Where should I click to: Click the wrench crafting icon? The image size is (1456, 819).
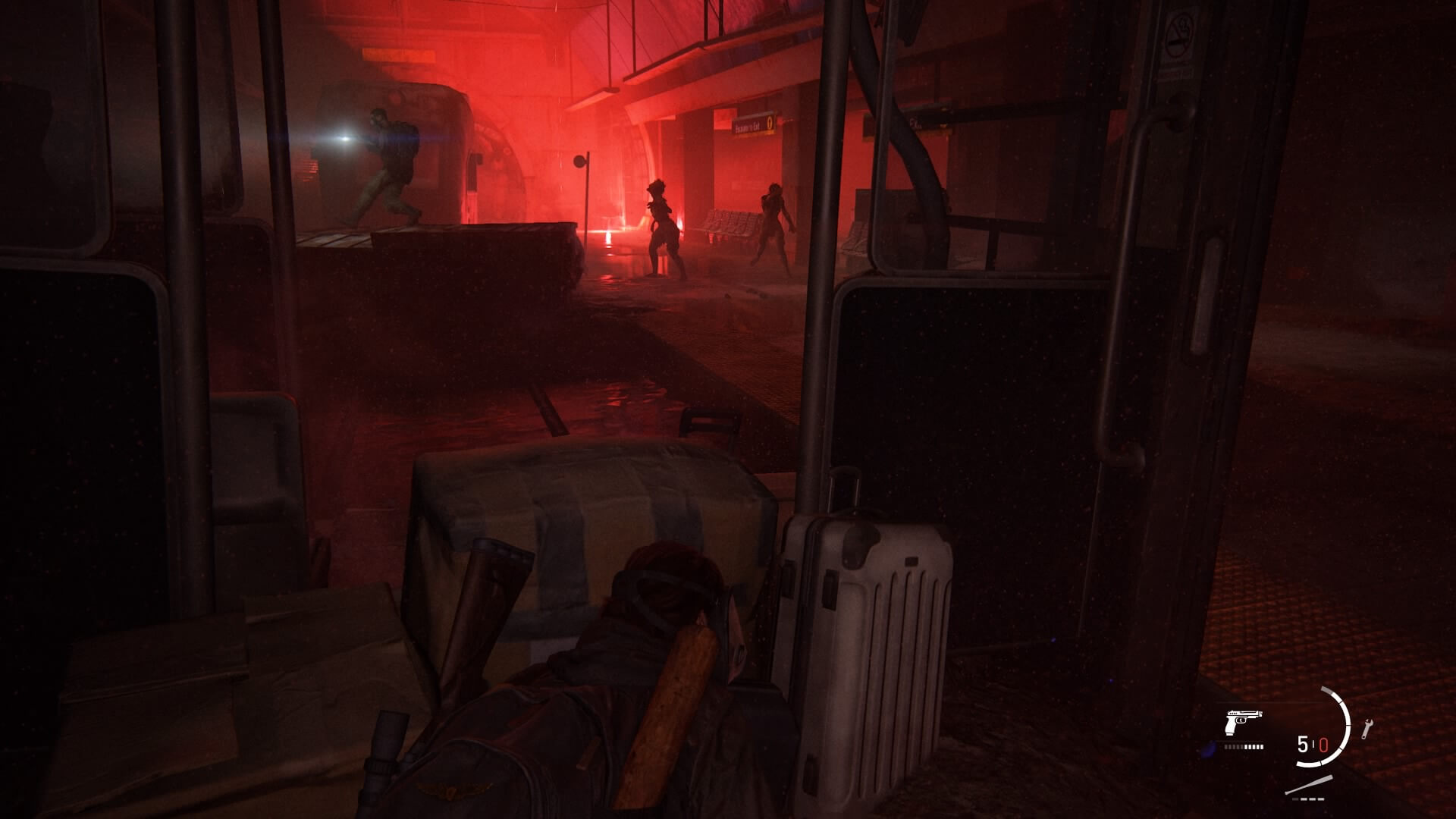(1367, 729)
